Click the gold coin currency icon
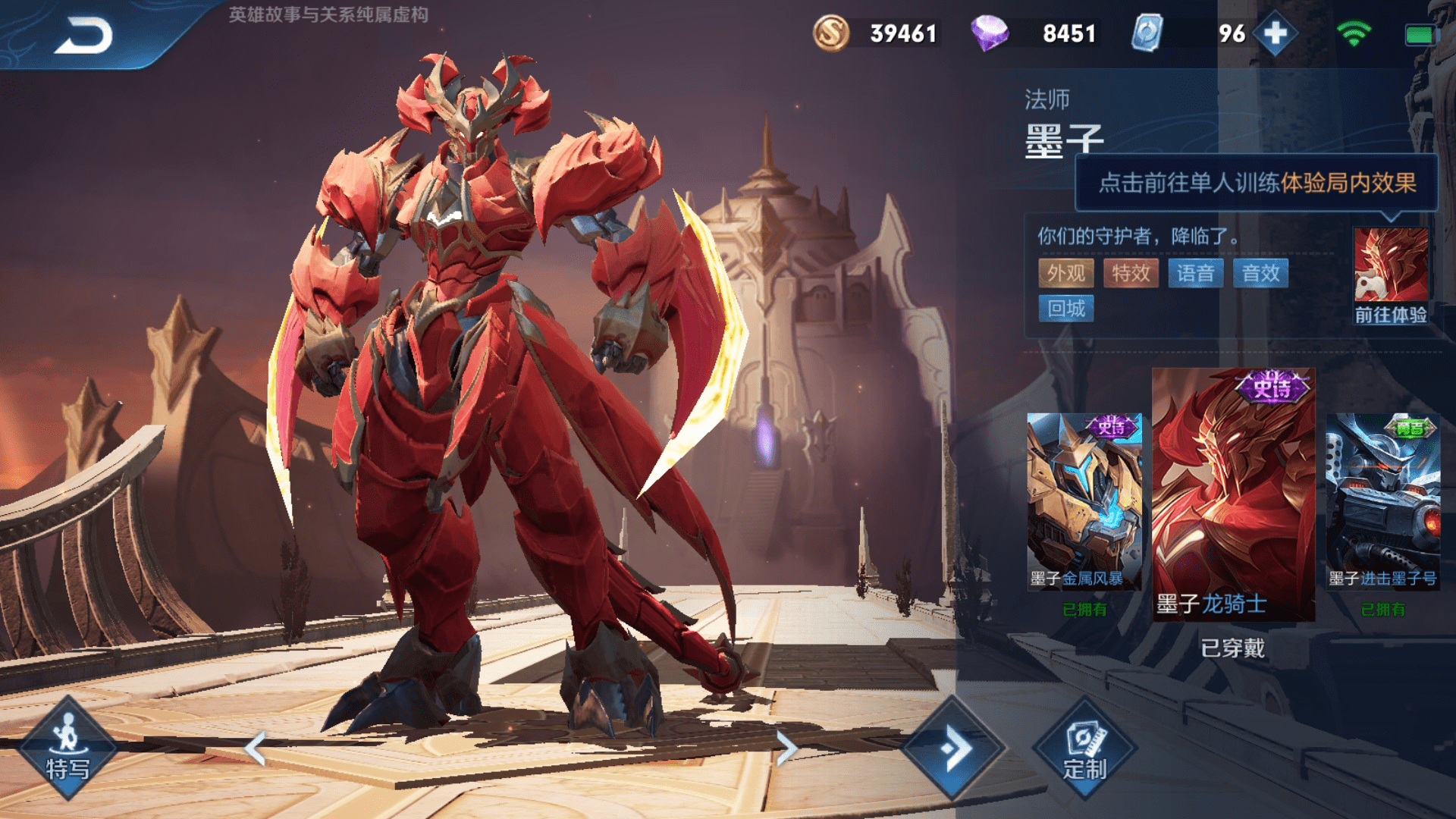Screen dimensions: 1456x819 831,33
